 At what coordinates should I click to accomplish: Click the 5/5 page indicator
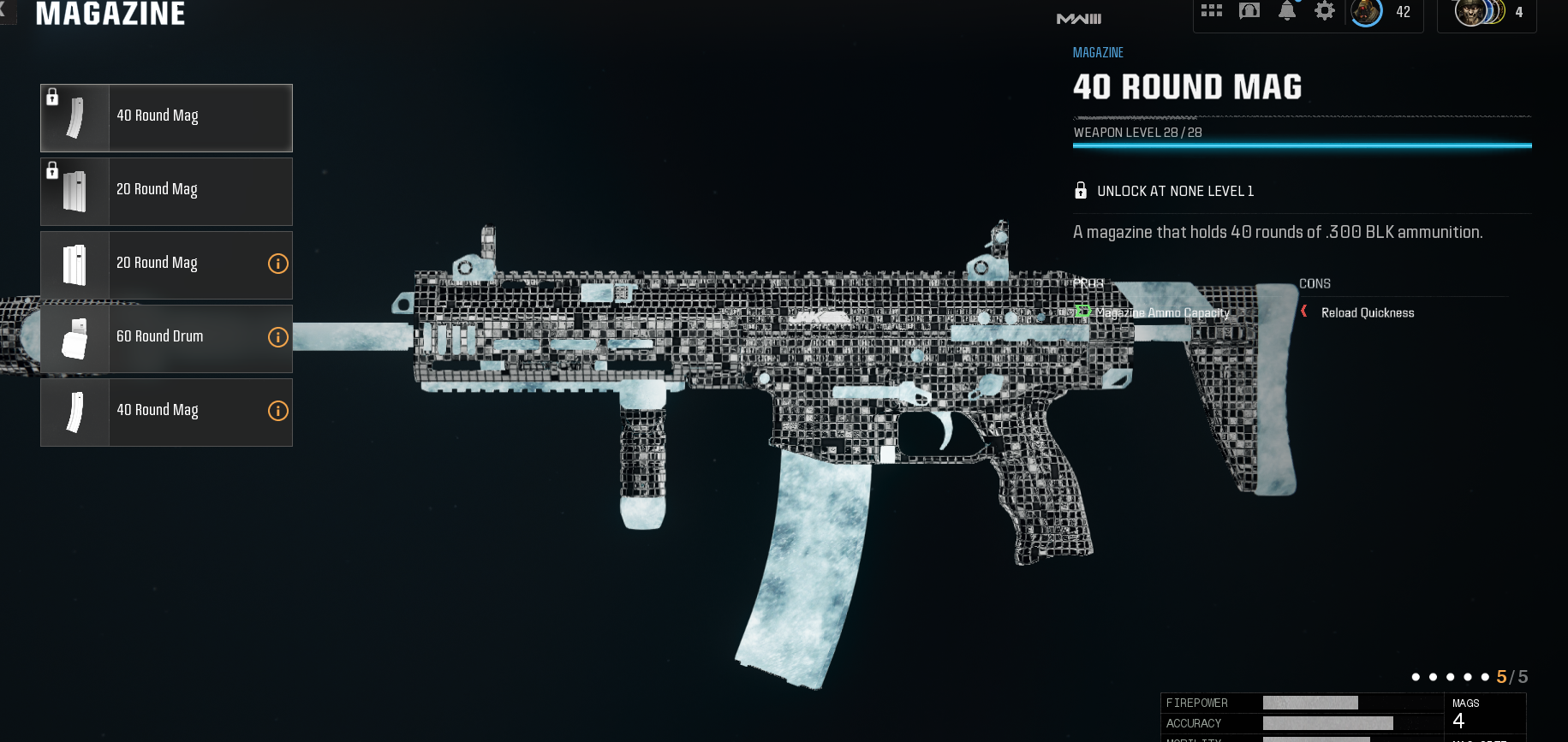tap(1511, 676)
